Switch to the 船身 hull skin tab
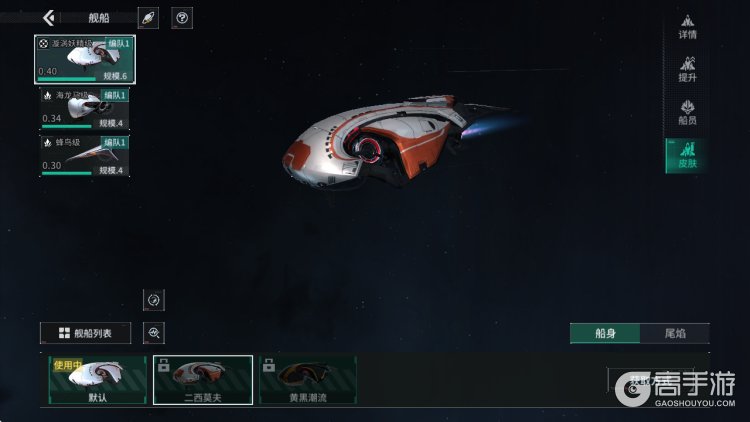This screenshot has height=422, width=750. [604, 334]
